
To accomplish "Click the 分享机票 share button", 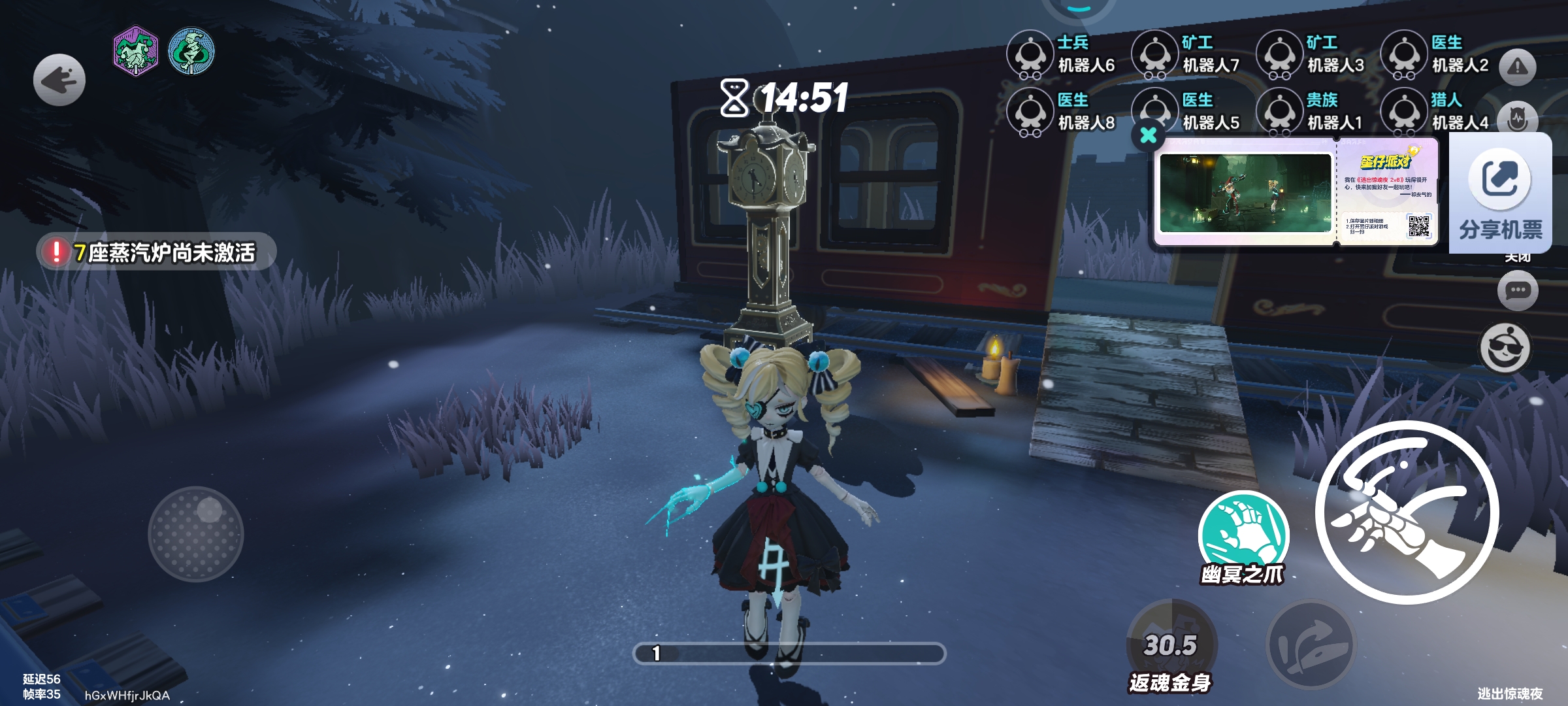I will (1500, 193).
